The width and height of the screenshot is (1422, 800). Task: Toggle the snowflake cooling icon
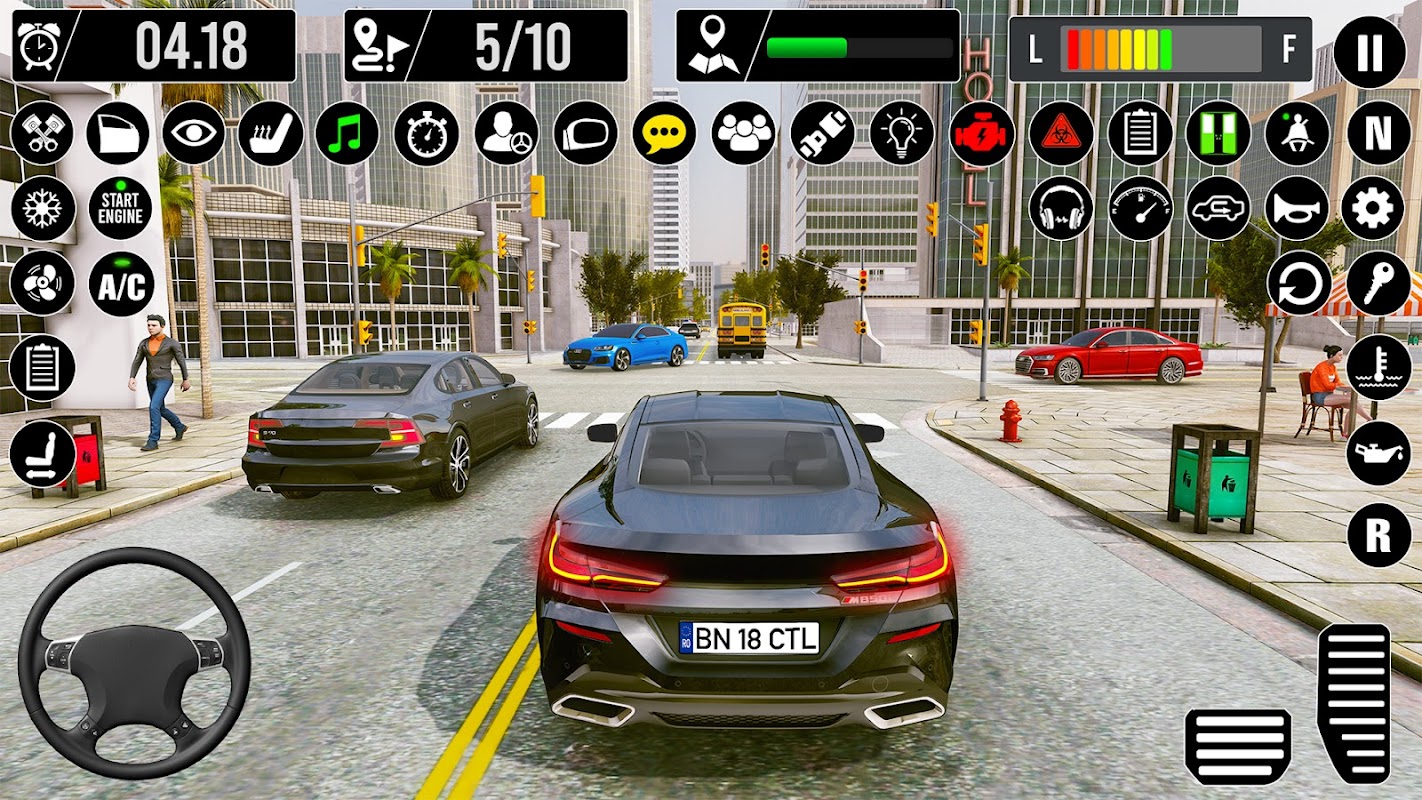point(43,208)
